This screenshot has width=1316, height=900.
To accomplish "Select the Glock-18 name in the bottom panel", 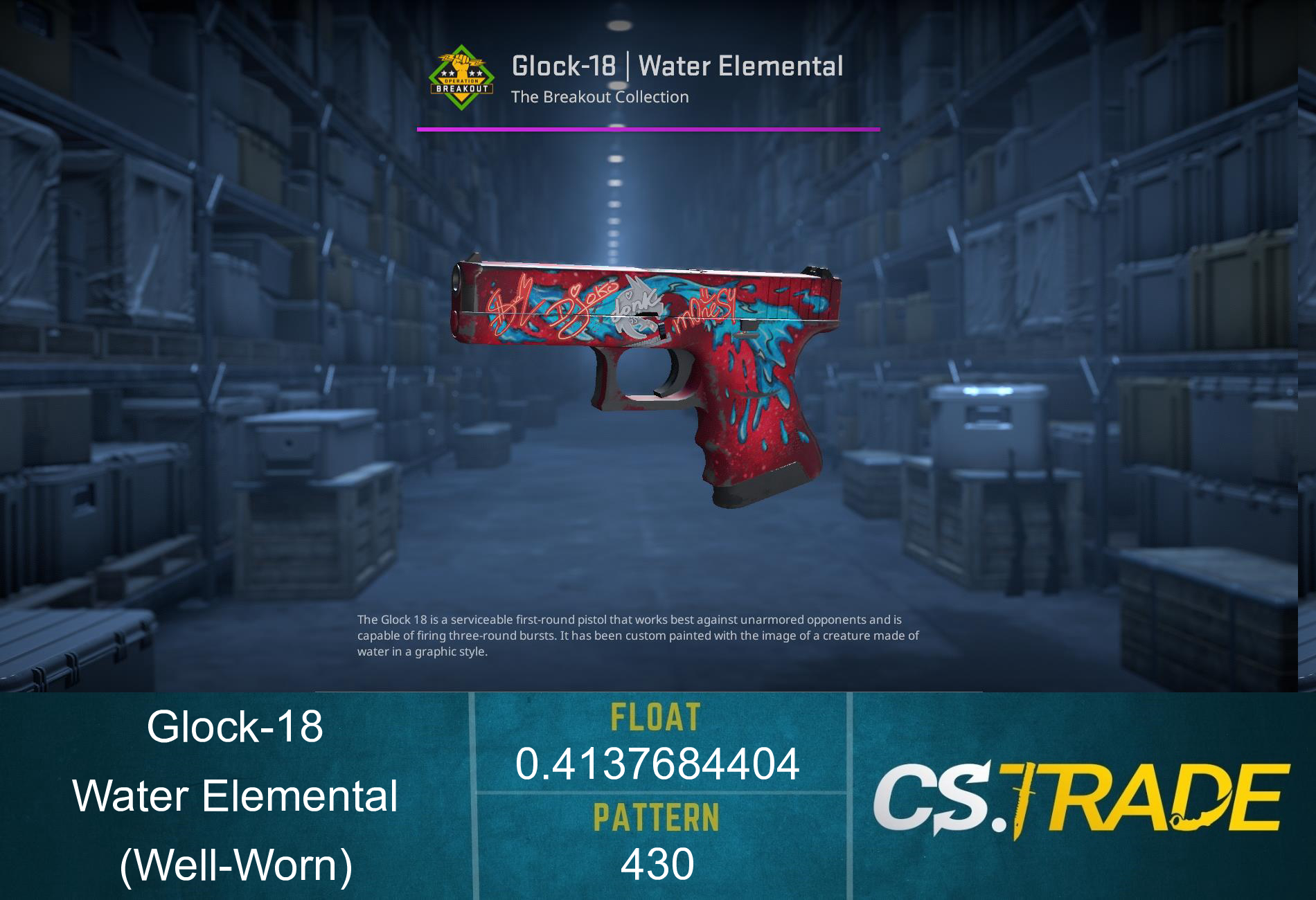I will pos(238,729).
